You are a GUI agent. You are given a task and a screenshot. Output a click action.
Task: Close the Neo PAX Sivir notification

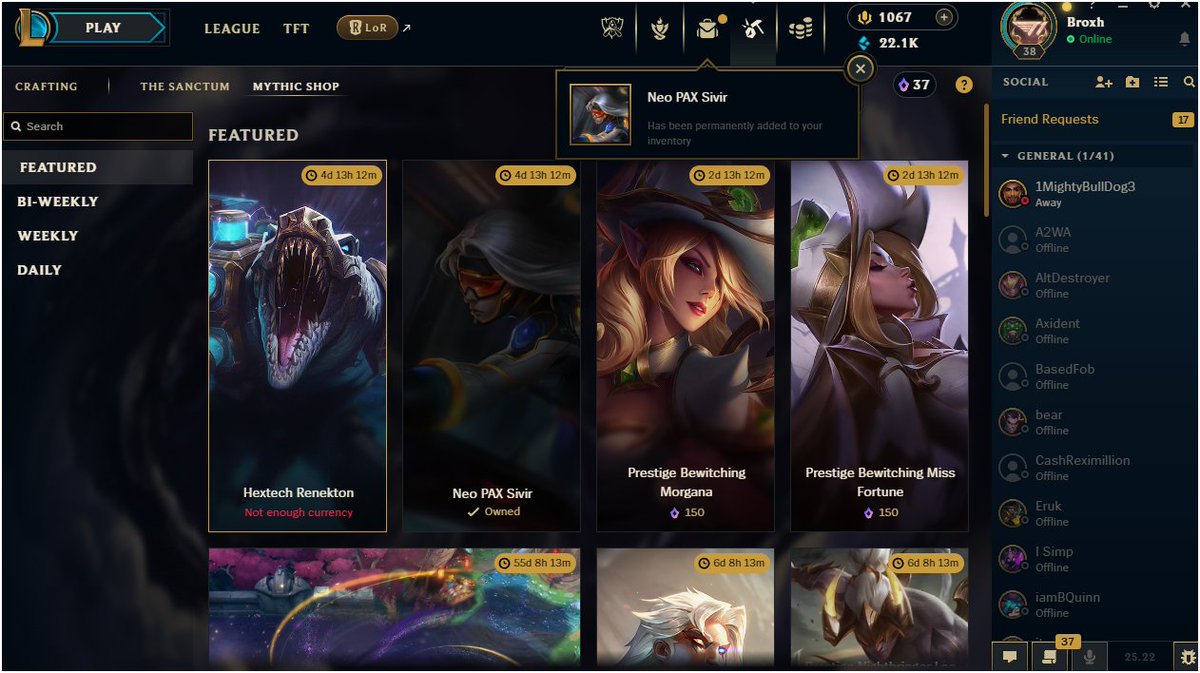(x=860, y=68)
